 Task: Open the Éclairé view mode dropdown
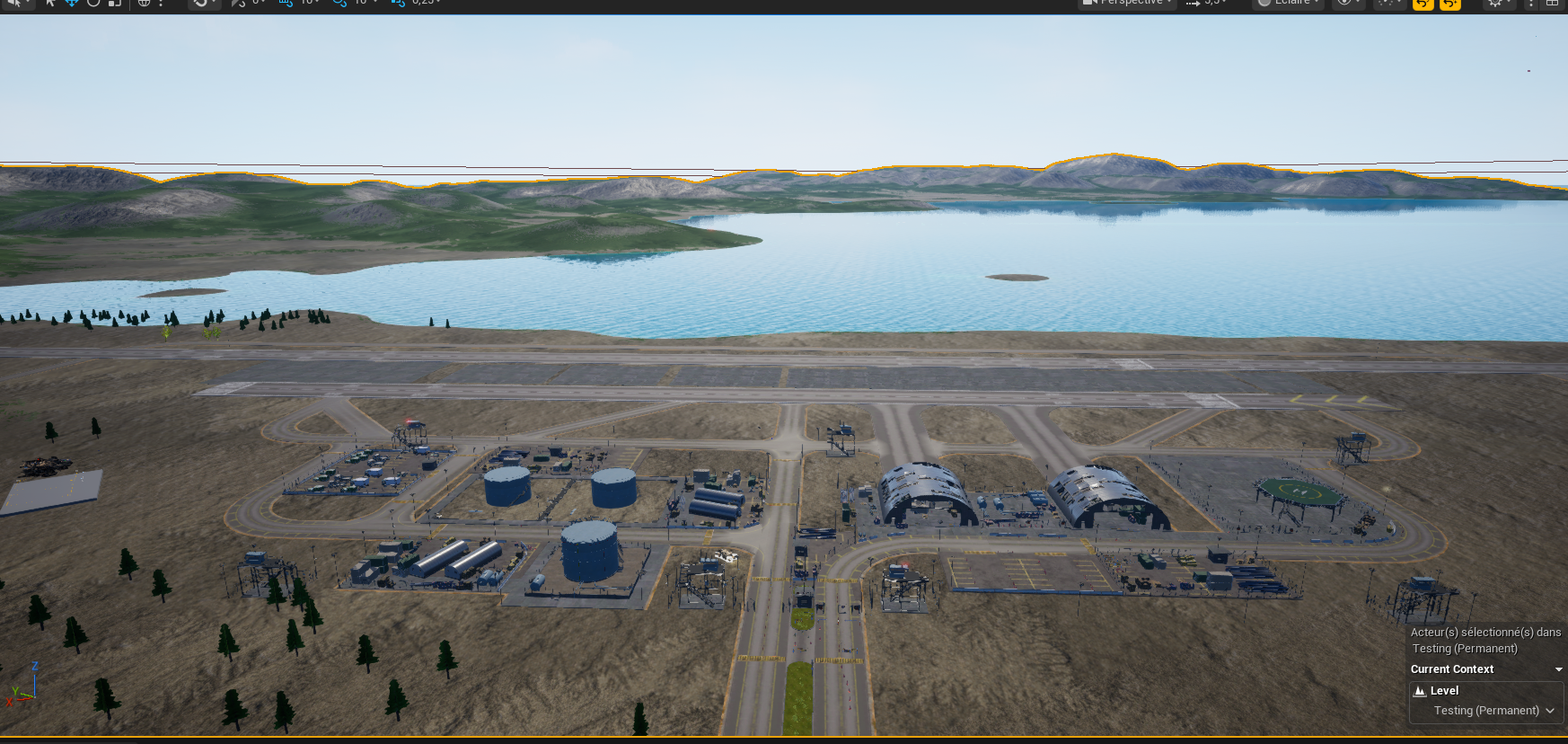tap(1289, 3)
